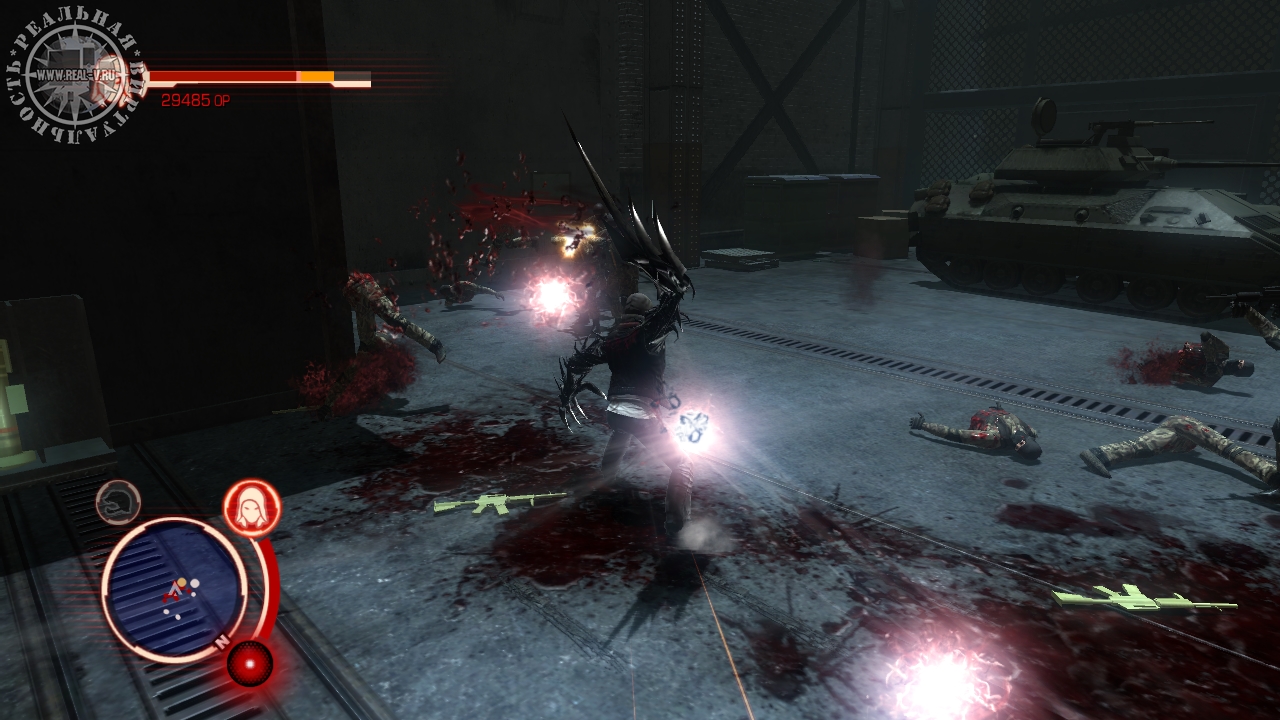
Task: Select the red hooded figure disguise icon
Action: [251, 508]
